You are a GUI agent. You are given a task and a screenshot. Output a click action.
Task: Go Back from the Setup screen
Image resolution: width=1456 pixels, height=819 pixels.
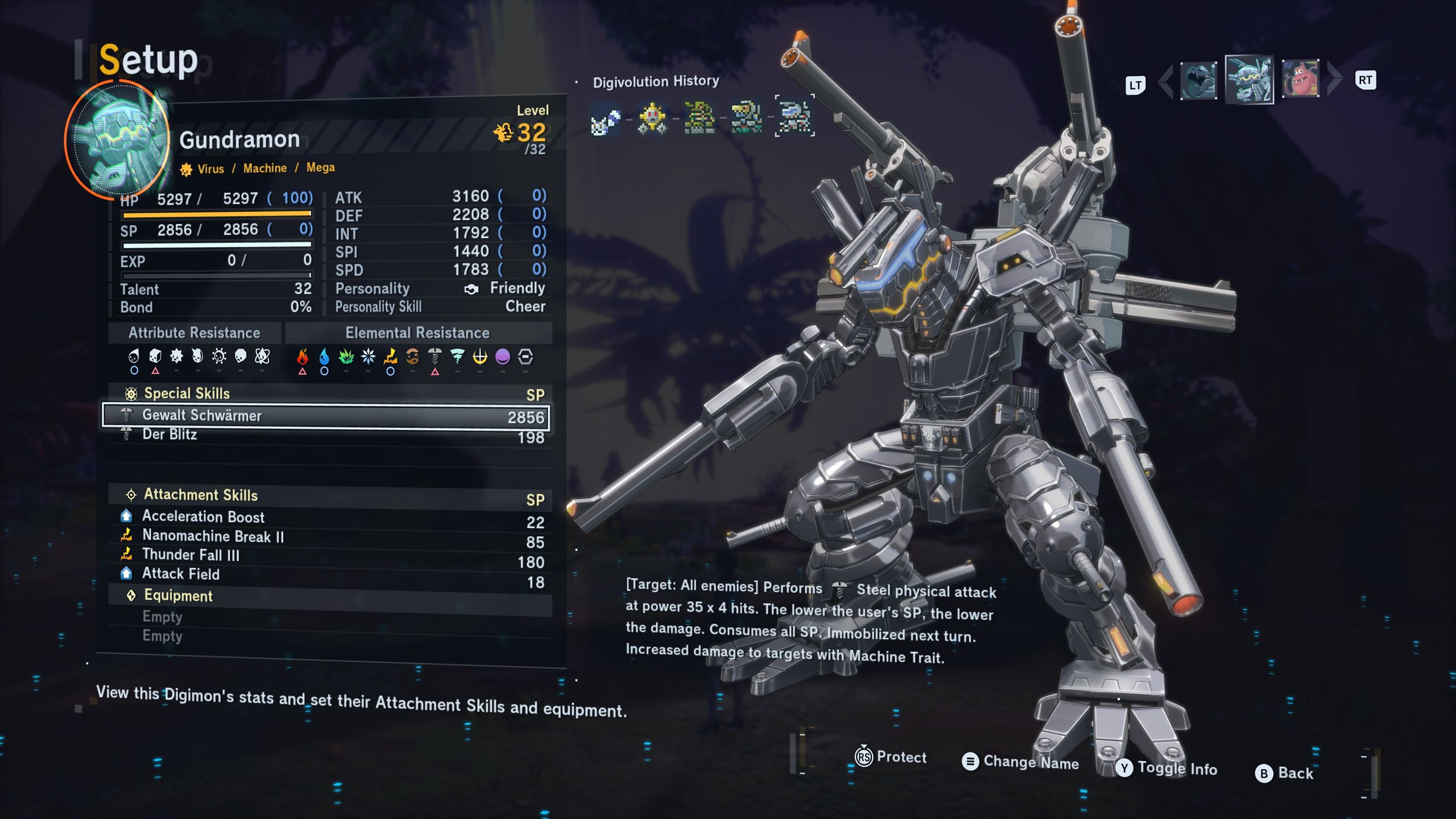pyautogui.click(x=1285, y=773)
